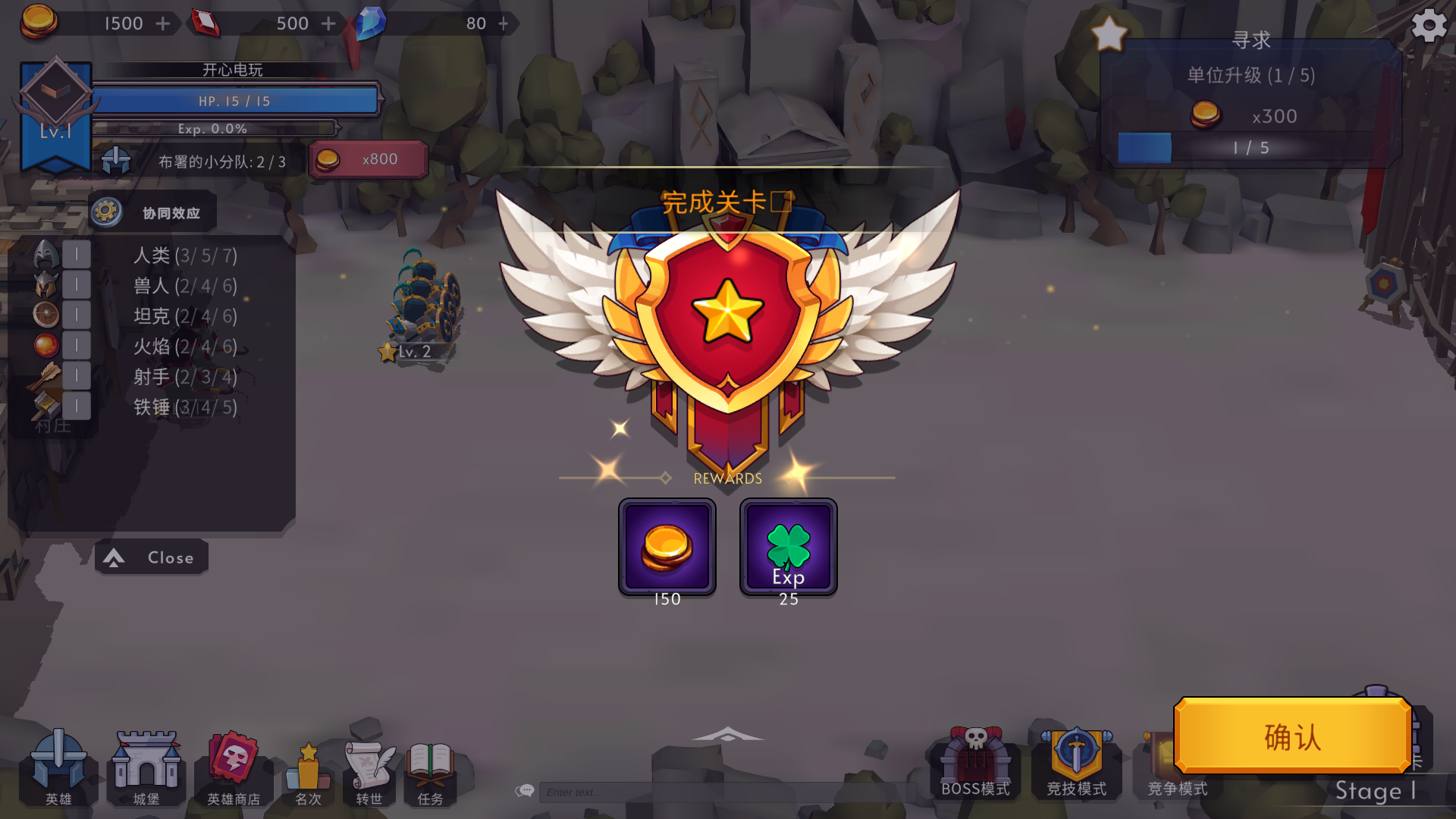Image resolution: width=1456 pixels, height=819 pixels.
Task: Claim the x800 gold reward button
Action: (369, 158)
